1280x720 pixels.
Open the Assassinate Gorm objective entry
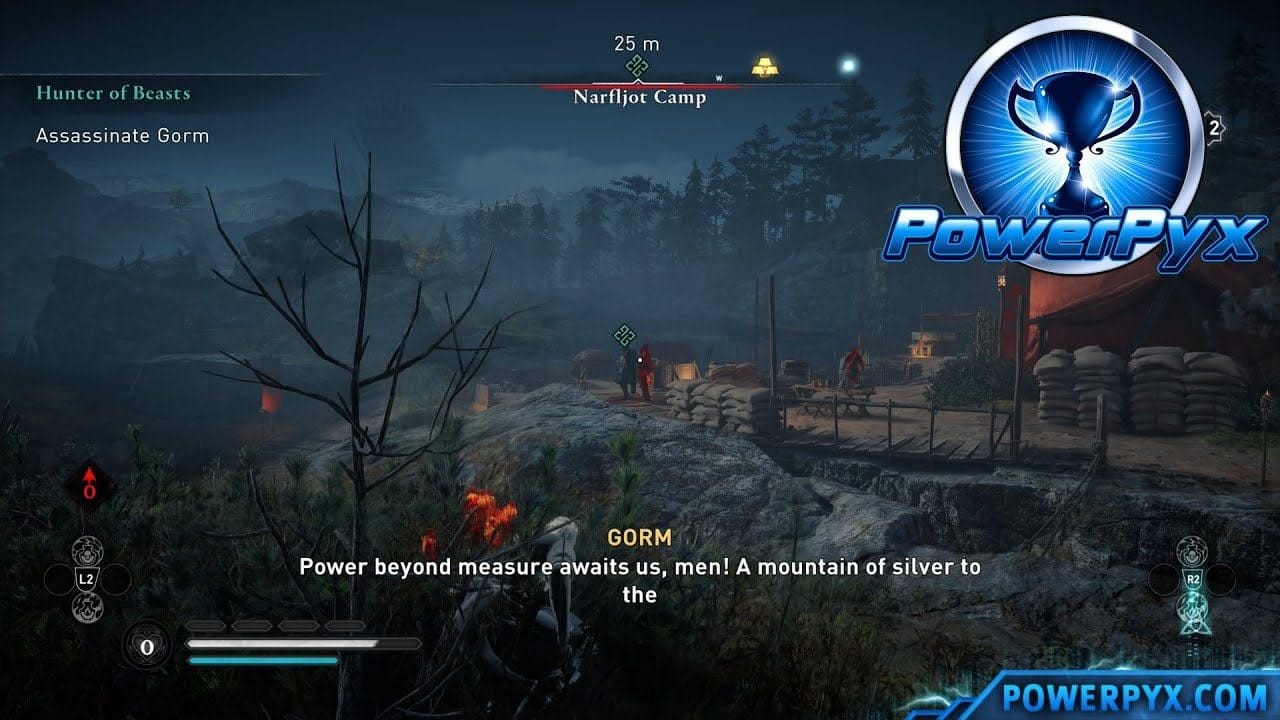[124, 136]
